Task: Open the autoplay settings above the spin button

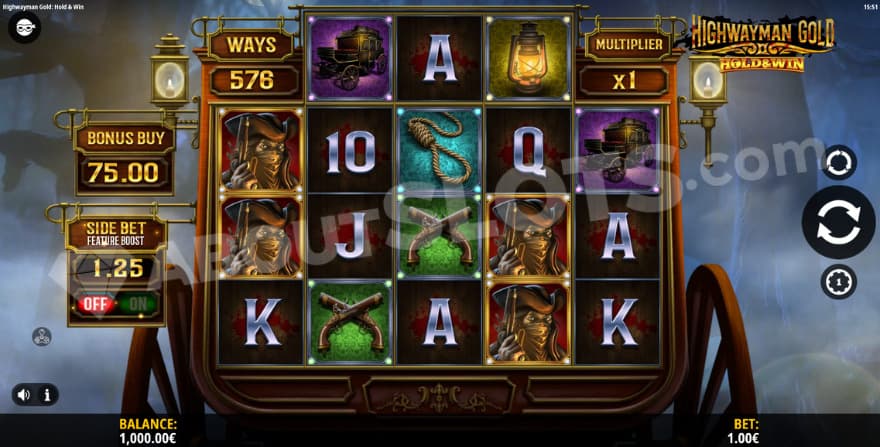Action: [838, 162]
